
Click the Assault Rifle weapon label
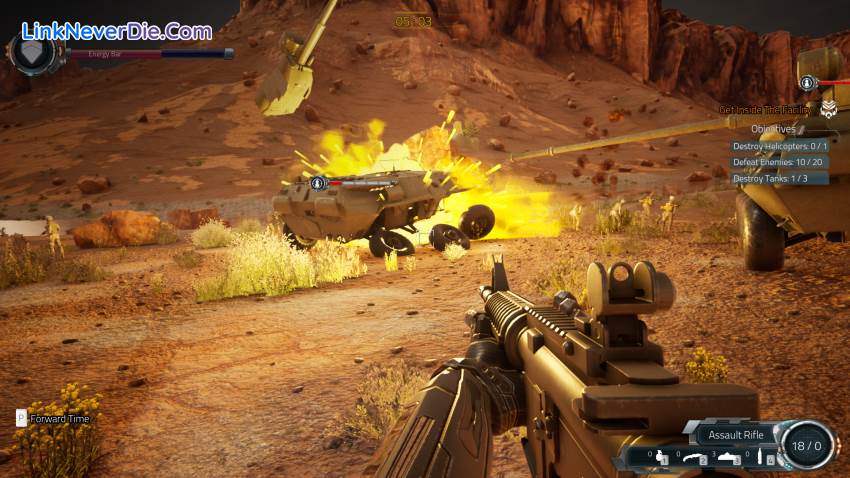click(736, 434)
